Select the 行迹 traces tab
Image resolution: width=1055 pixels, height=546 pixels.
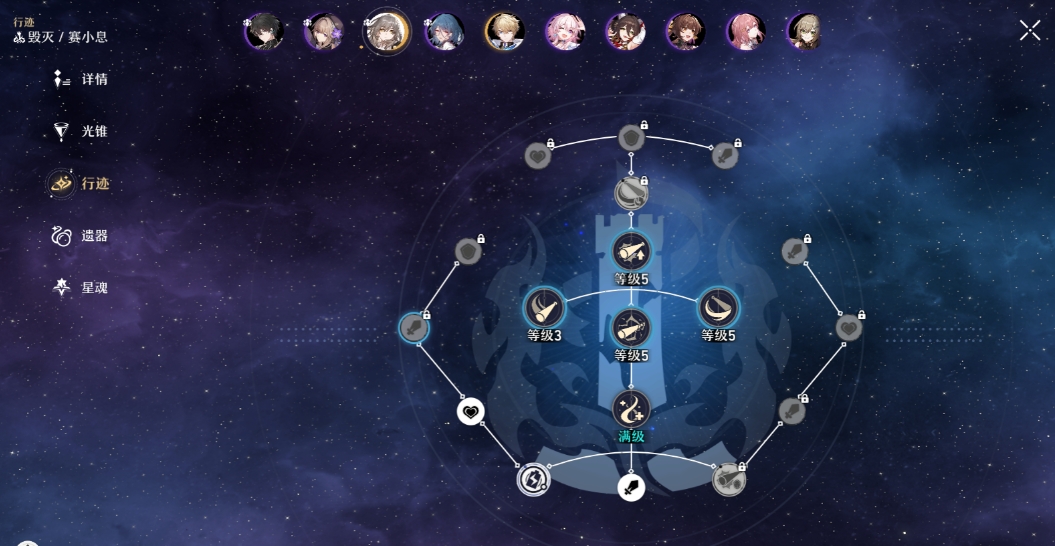(80, 183)
